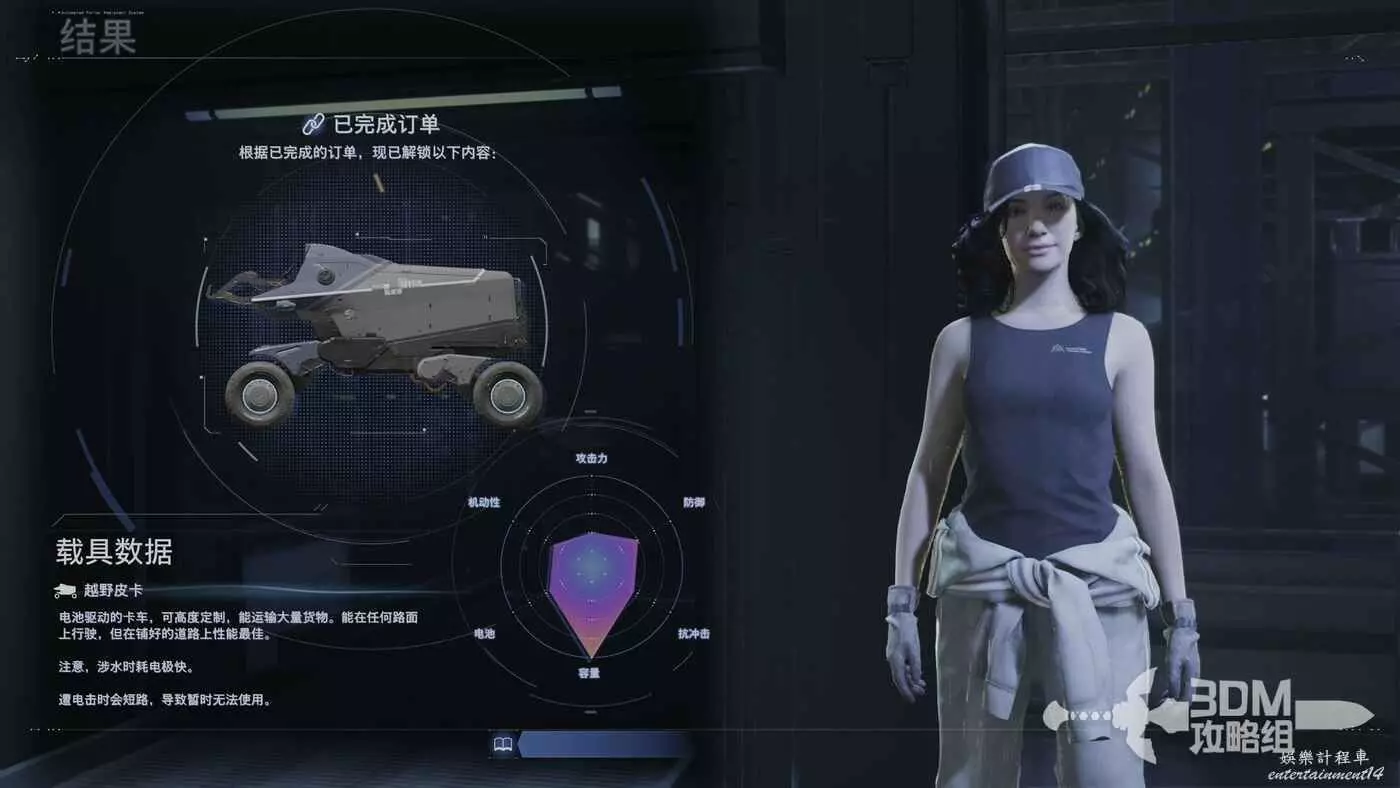Open the book icon database entry
Screen dimensions: 1400x788
click(503, 744)
